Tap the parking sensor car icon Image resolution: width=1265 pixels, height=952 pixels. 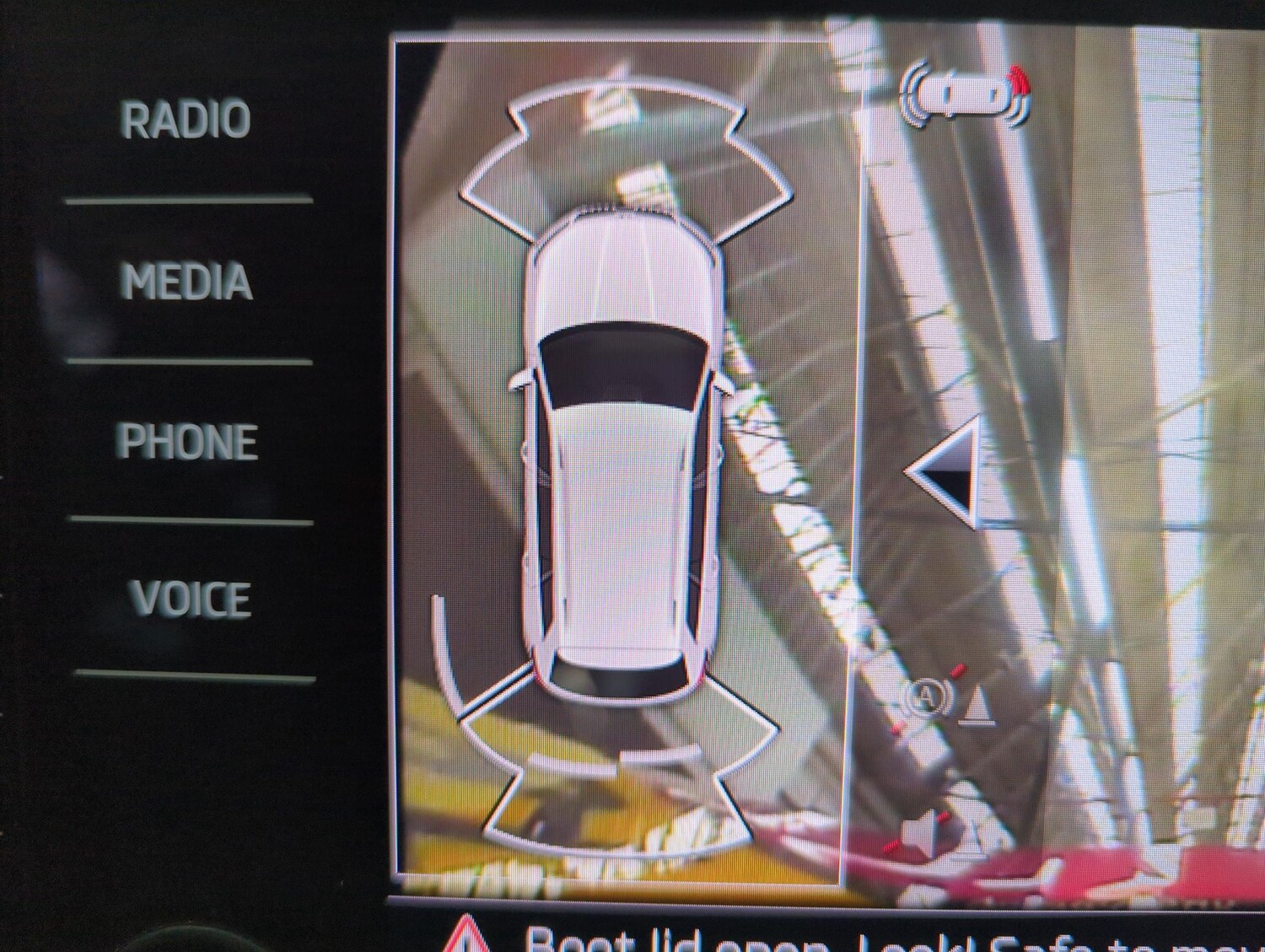[966, 95]
